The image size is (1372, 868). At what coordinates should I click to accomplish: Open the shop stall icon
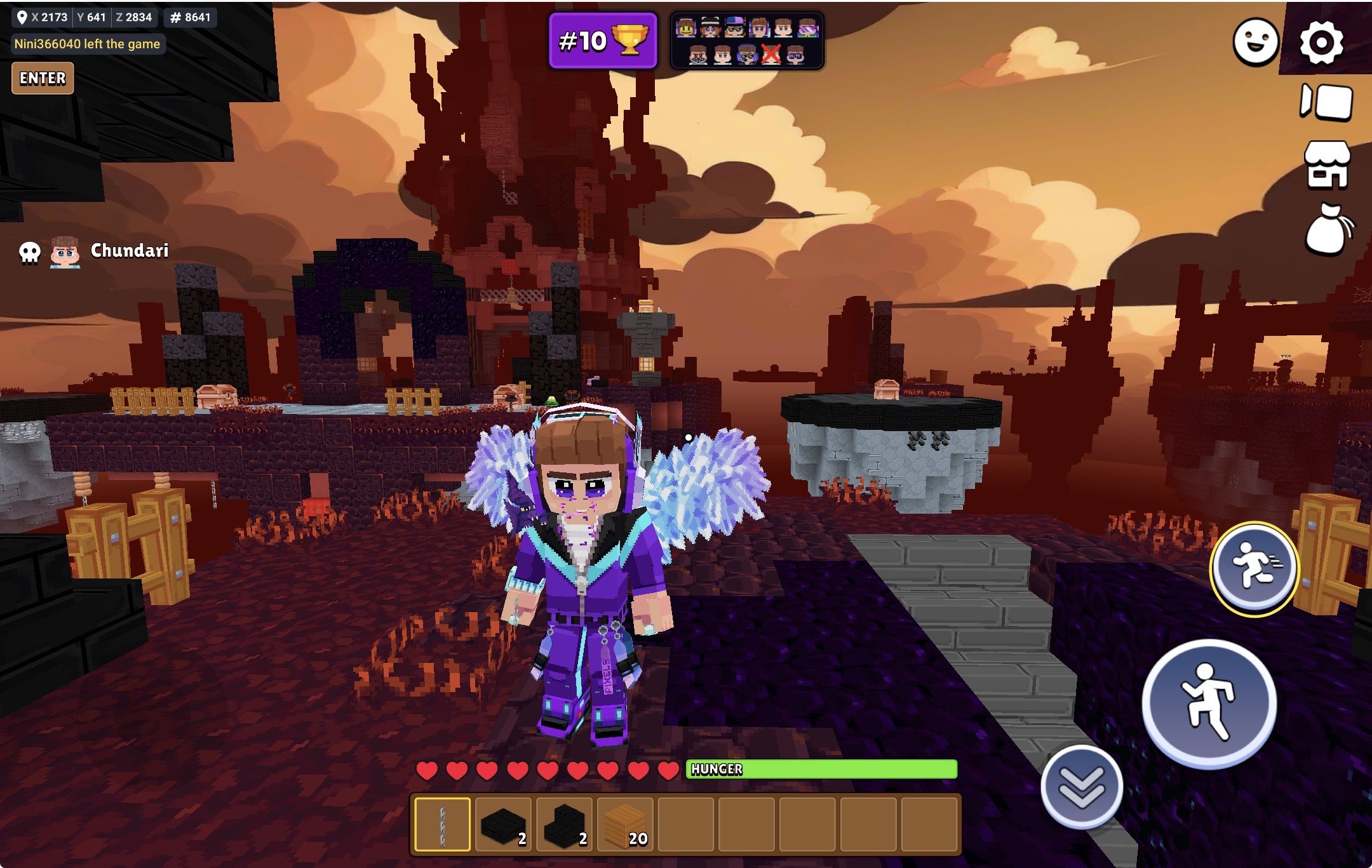[x=1327, y=165]
